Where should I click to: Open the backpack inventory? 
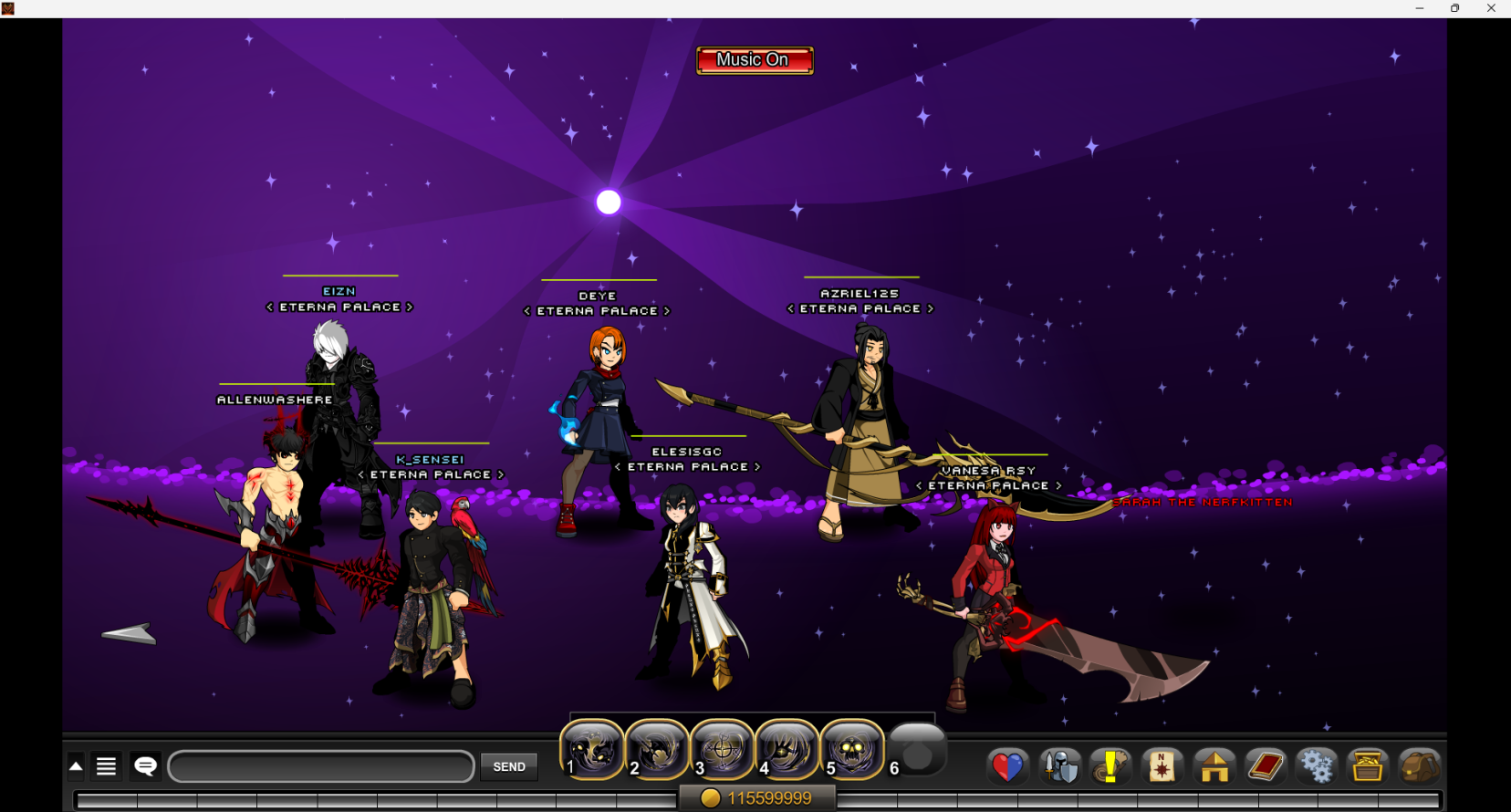(1419, 766)
